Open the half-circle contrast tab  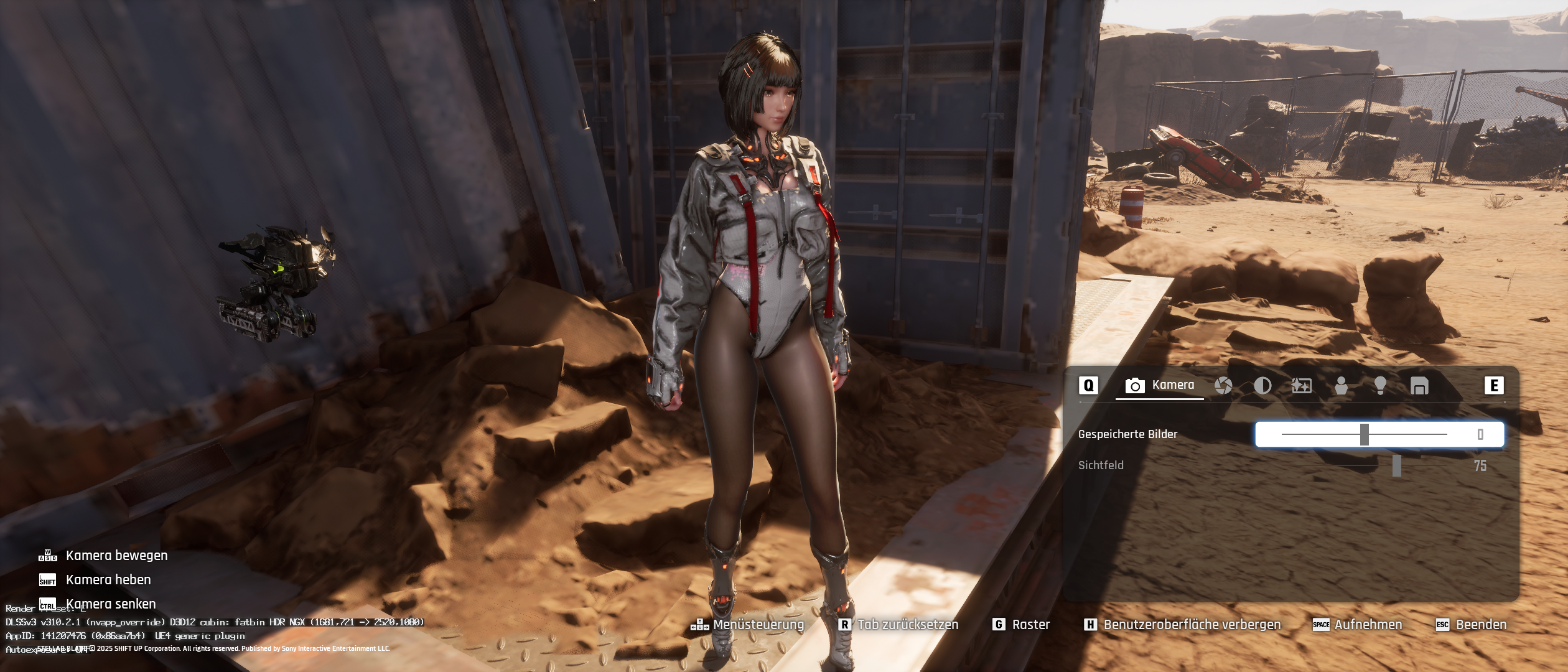[1262, 386]
